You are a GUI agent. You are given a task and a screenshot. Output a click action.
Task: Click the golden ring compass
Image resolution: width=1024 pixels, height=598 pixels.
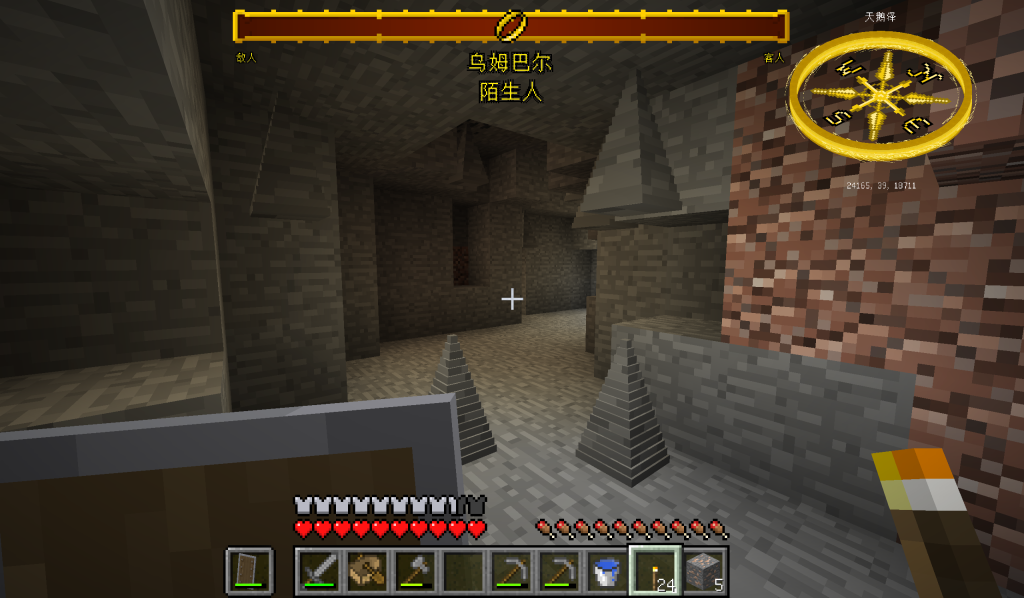(880, 95)
